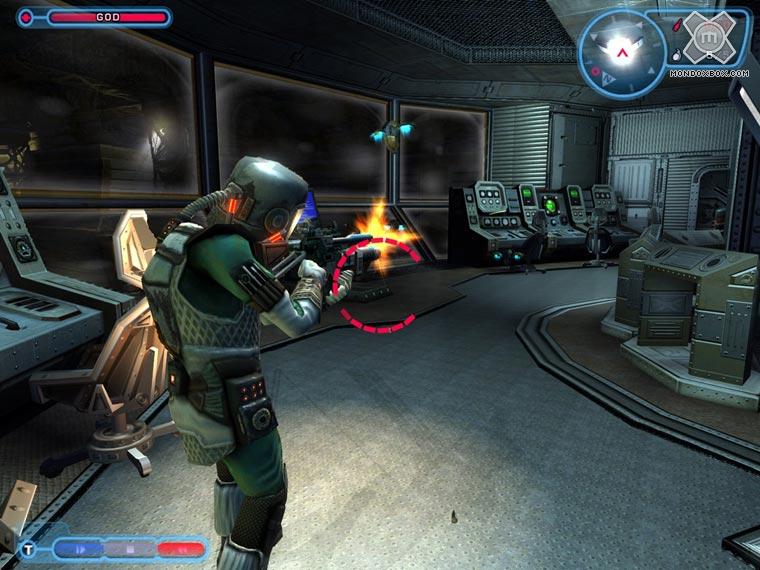Select the blue fast-forward time segment
Image resolution: width=760 pixels, height=570 pixels.
coord(78,548)
